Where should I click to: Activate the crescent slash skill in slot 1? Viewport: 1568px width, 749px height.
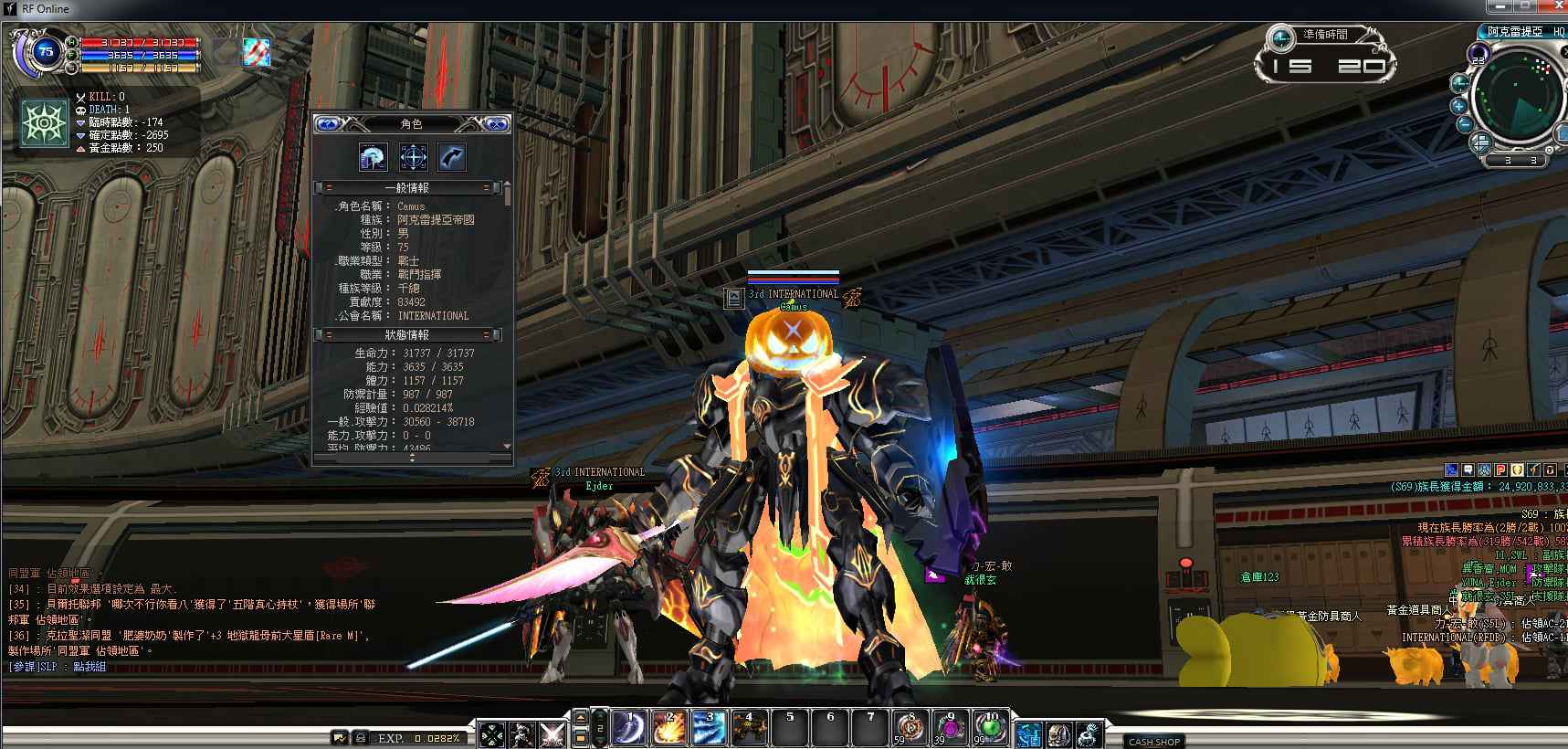click(x=629, y=728)
